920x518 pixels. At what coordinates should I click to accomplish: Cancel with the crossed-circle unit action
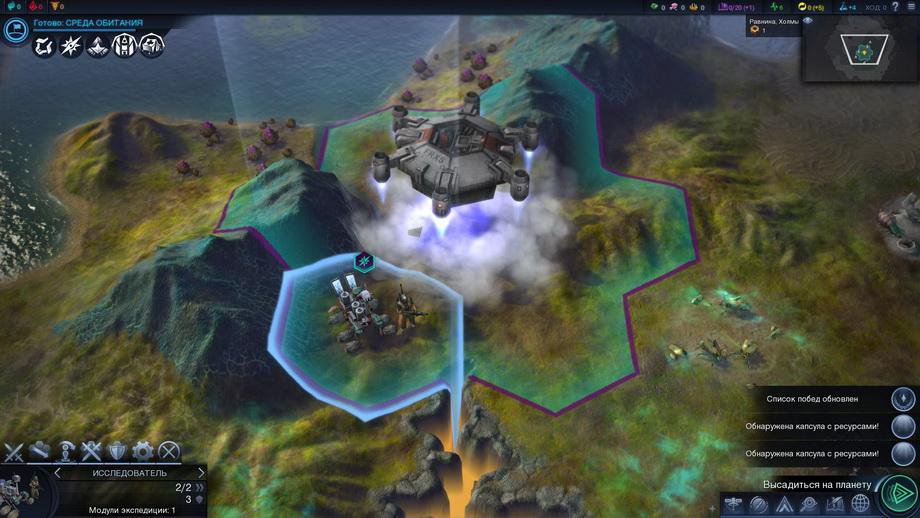point(170,451)
